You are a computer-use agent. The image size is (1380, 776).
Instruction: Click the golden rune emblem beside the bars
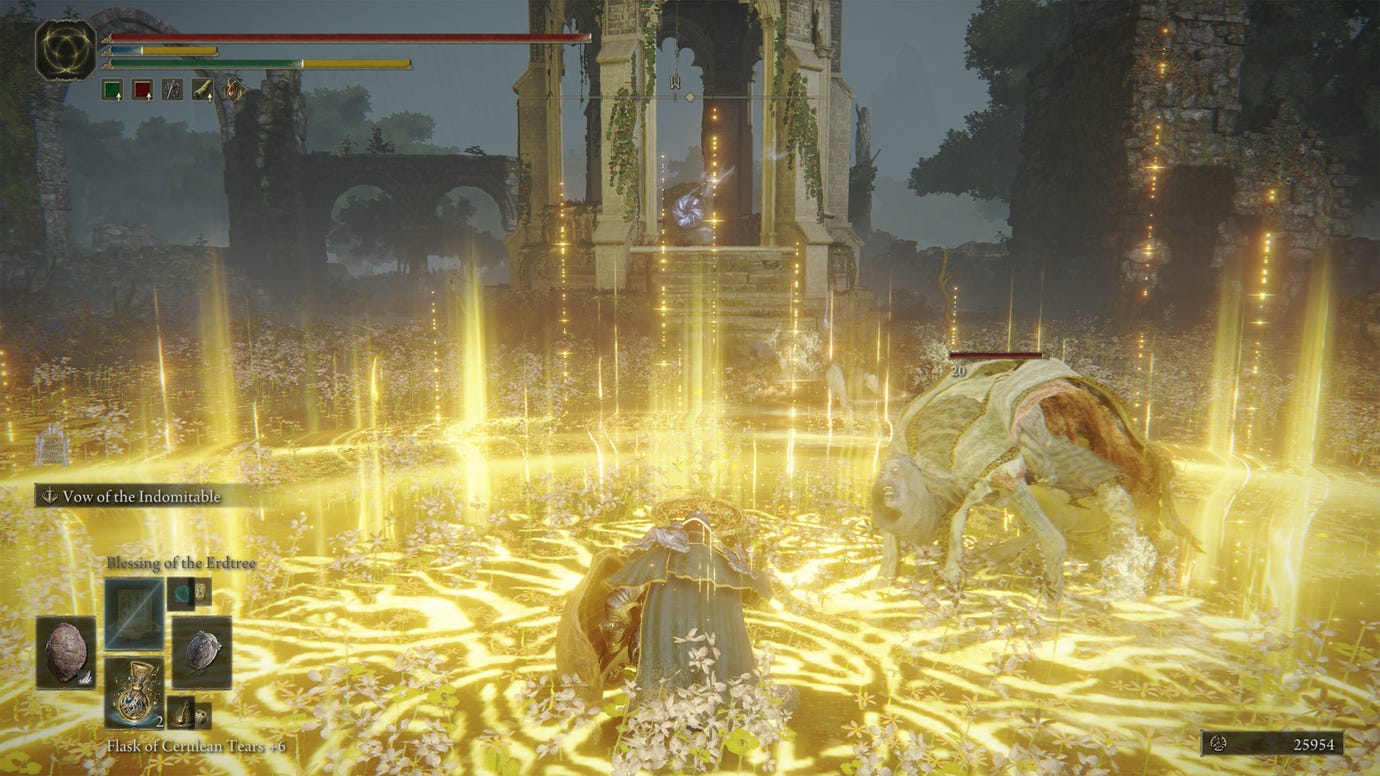(65, 49)
